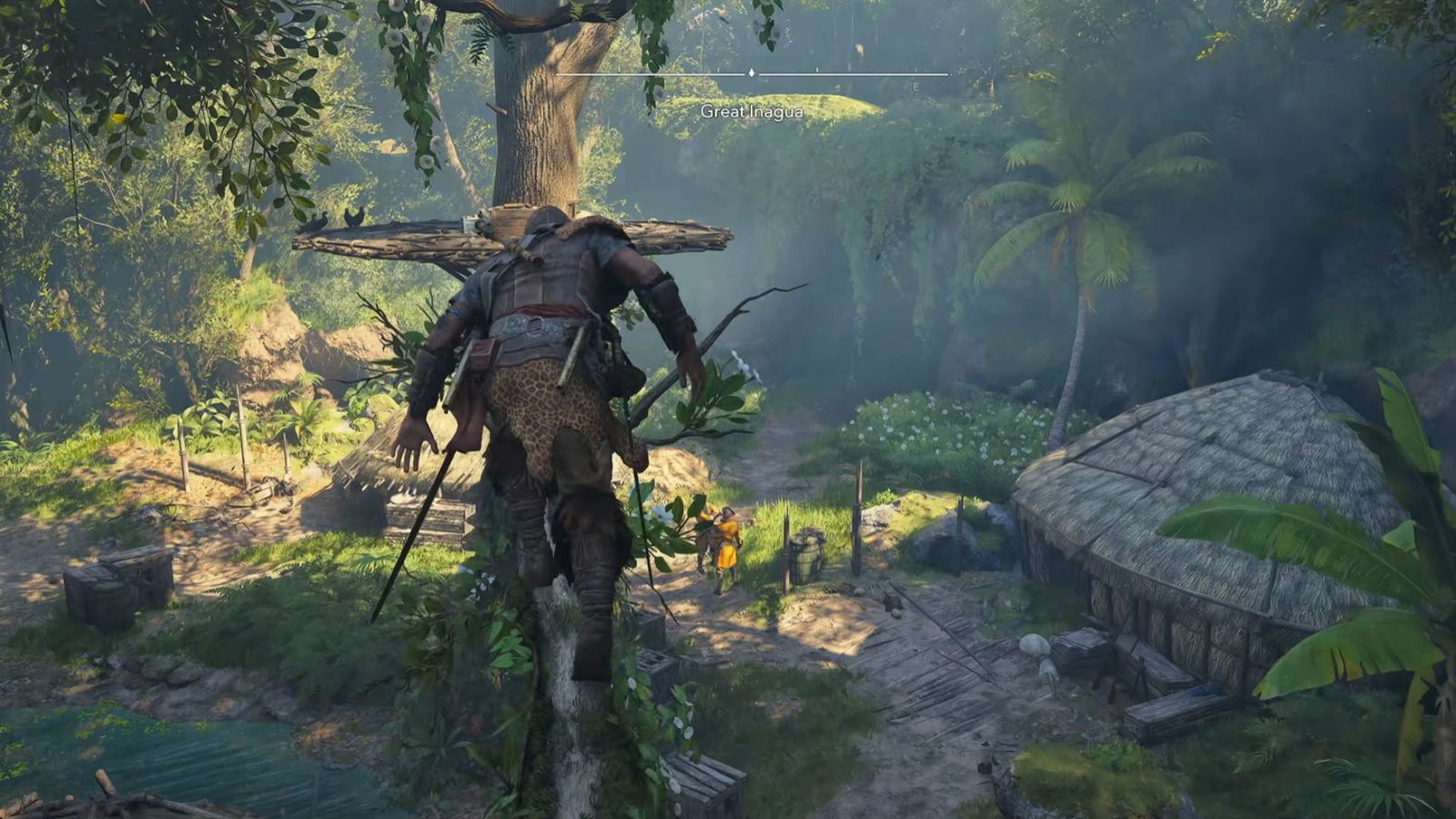This screenshot has height=819, width=1456.
Task: Click the right tick mark on the compass bar
Action: pos(816,70)
